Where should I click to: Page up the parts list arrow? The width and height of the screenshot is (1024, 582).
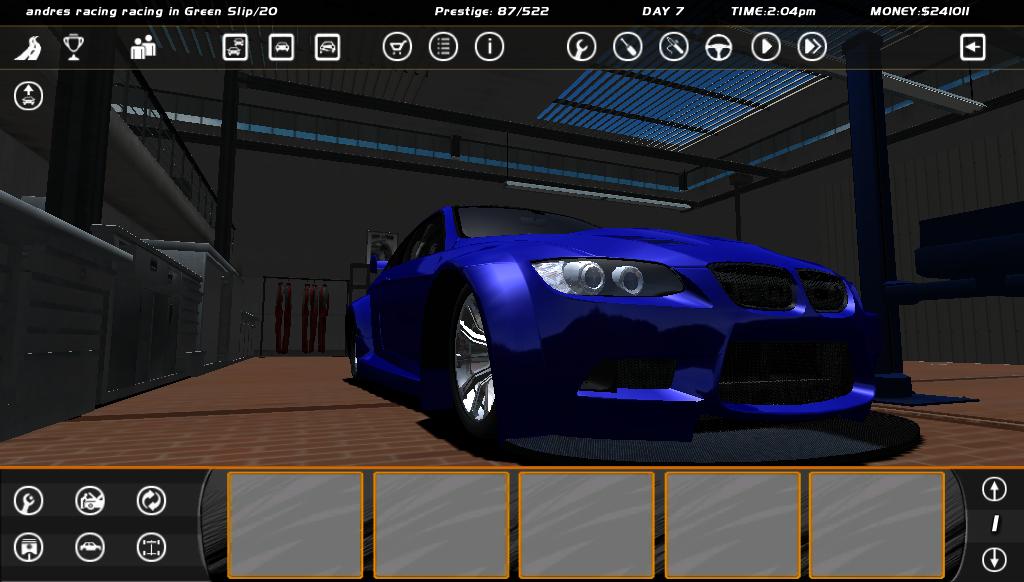pyautogui.click(x=993, y=489)
